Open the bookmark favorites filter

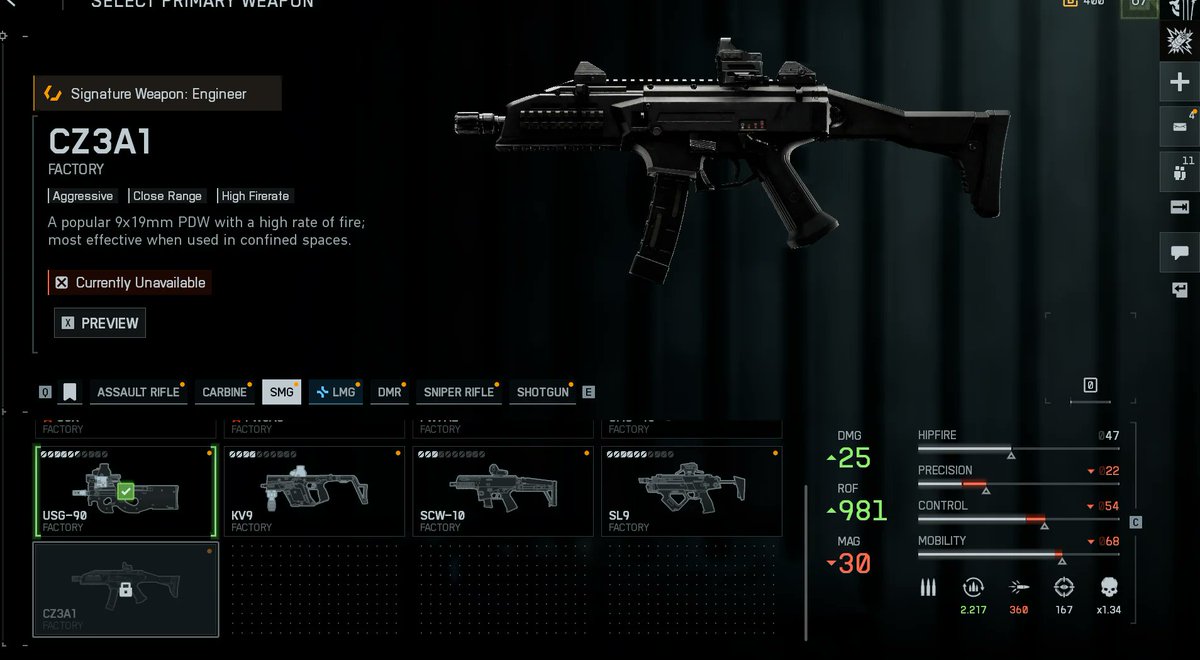tap(70, 392)
